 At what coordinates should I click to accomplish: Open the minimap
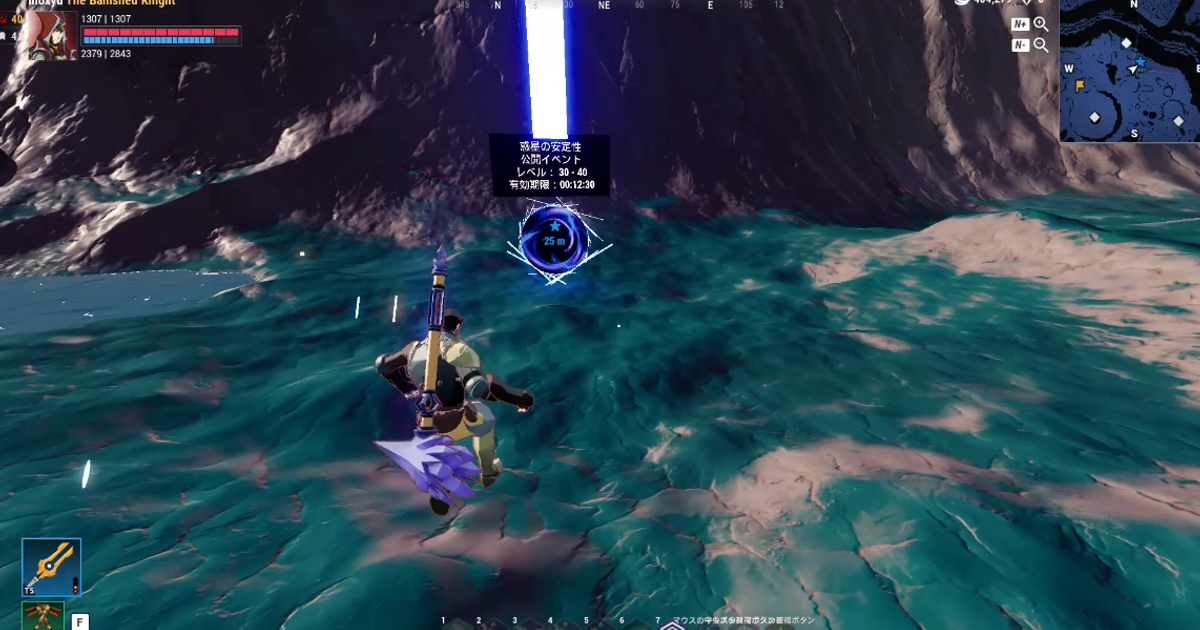[1130, 72]
